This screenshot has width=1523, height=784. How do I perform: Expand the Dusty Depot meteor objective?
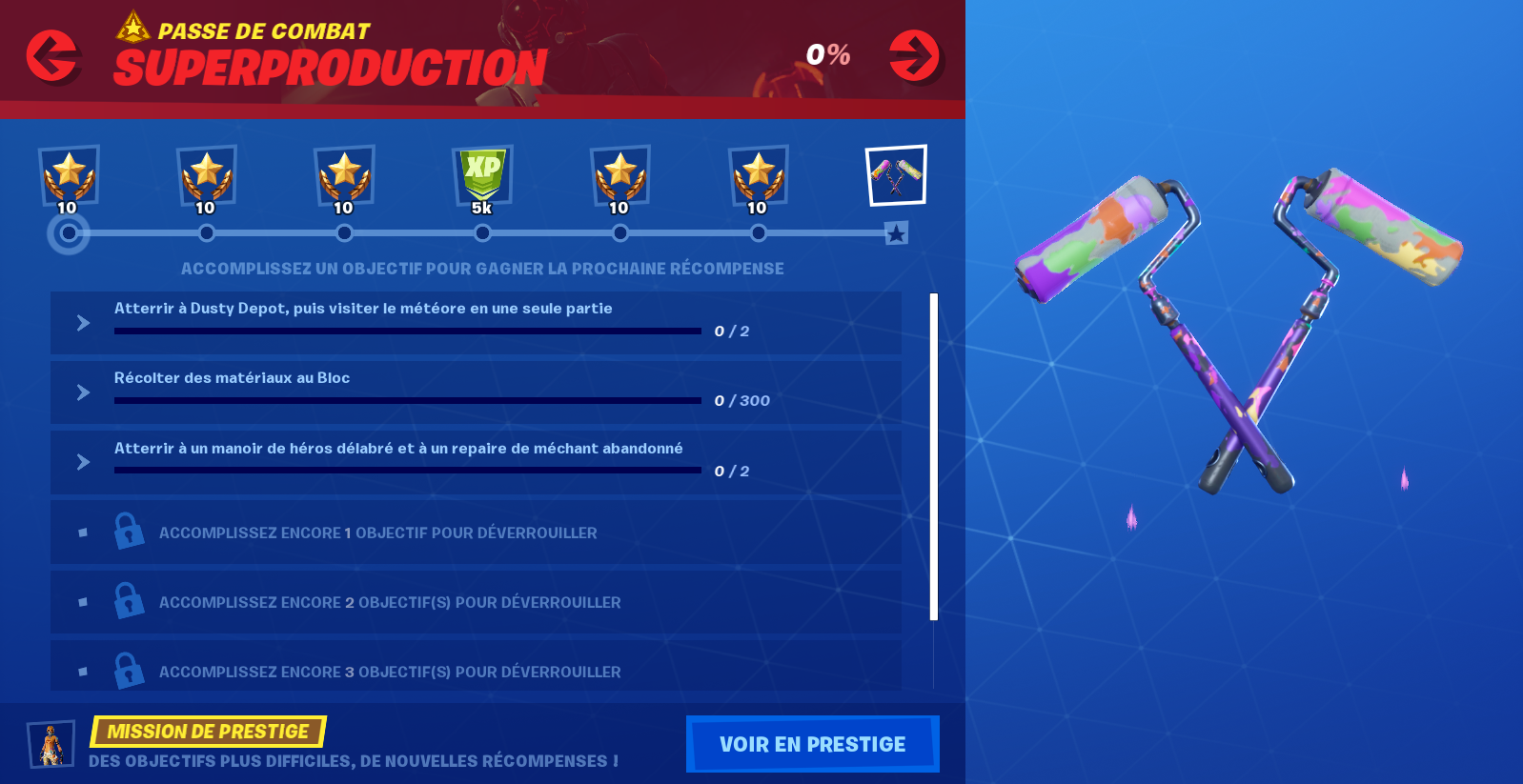click(82, 322)
